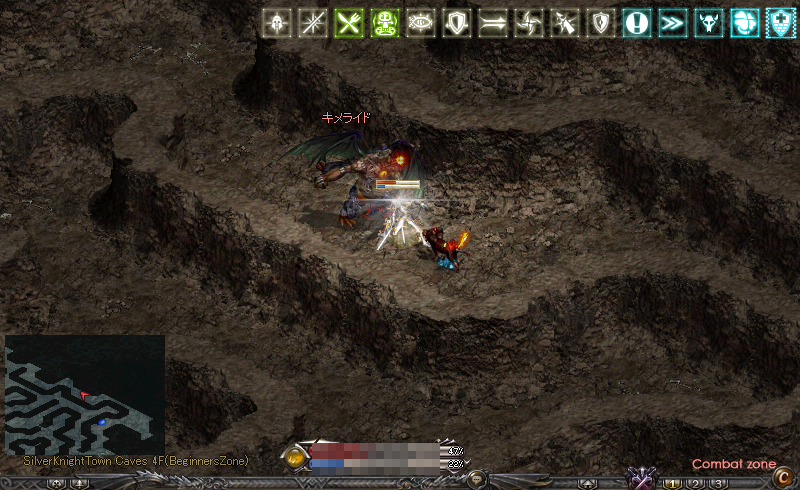Click the gold orb beside the health bar
Screen dimensions: 800x490
point(295,457)
